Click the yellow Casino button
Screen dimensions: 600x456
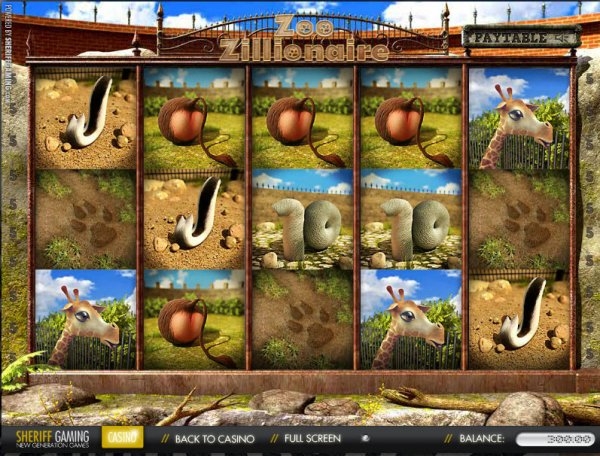click(x=122, y=437)
